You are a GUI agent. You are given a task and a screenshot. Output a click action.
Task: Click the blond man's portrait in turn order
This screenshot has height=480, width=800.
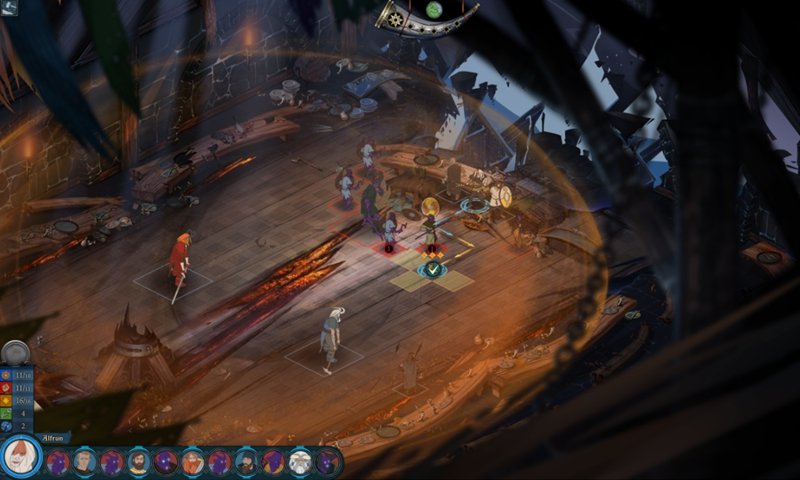[x=85, y=462]
